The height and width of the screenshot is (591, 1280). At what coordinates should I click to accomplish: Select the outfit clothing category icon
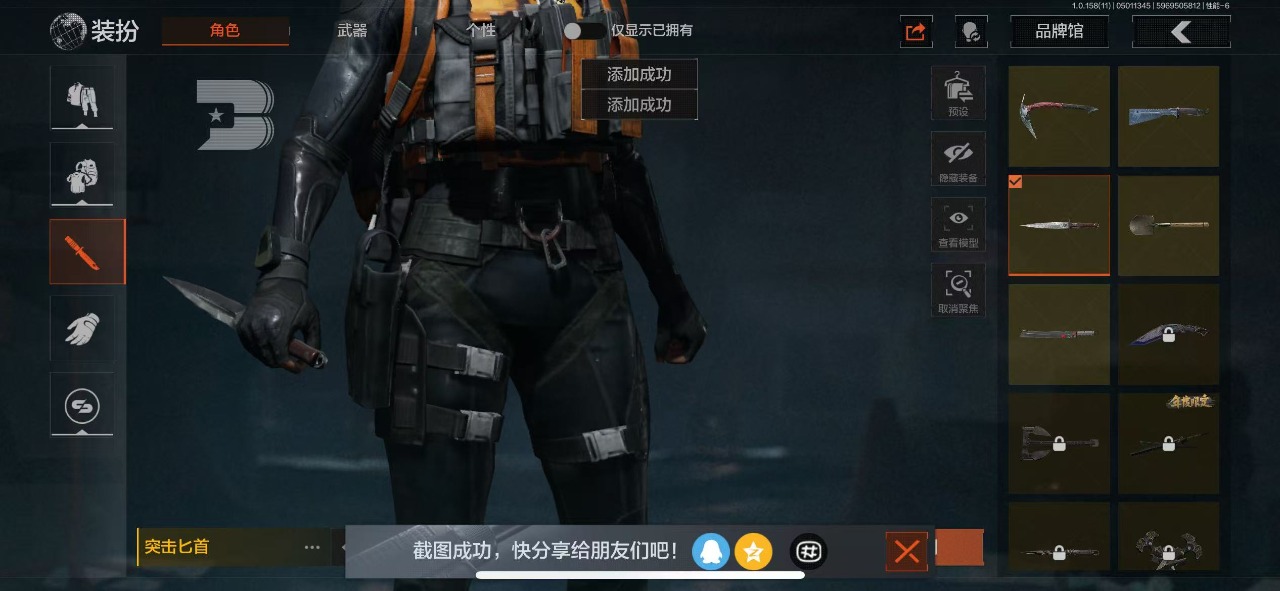coord(81,98)
